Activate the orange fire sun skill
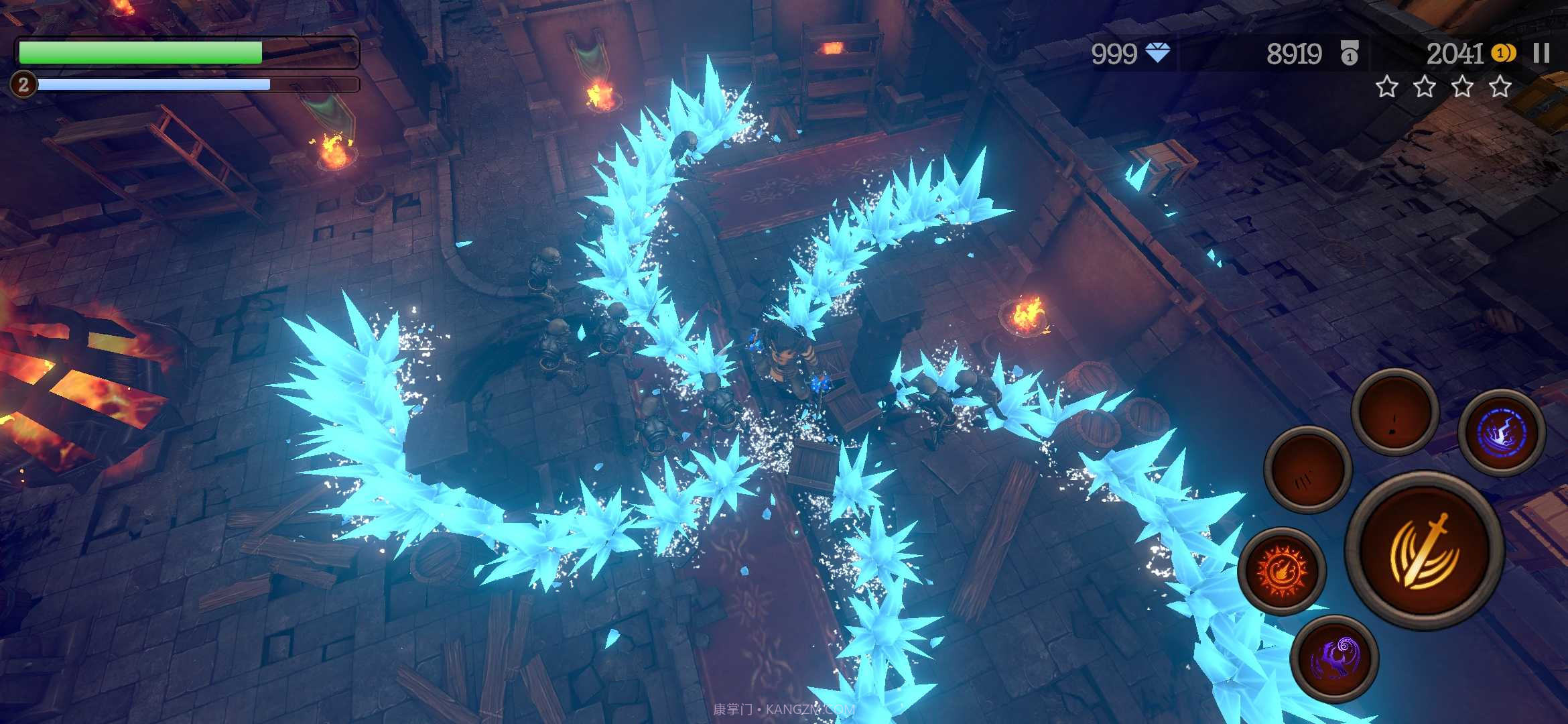The height and width of the screenshot is (724, 1568). tap(1281, 571)
